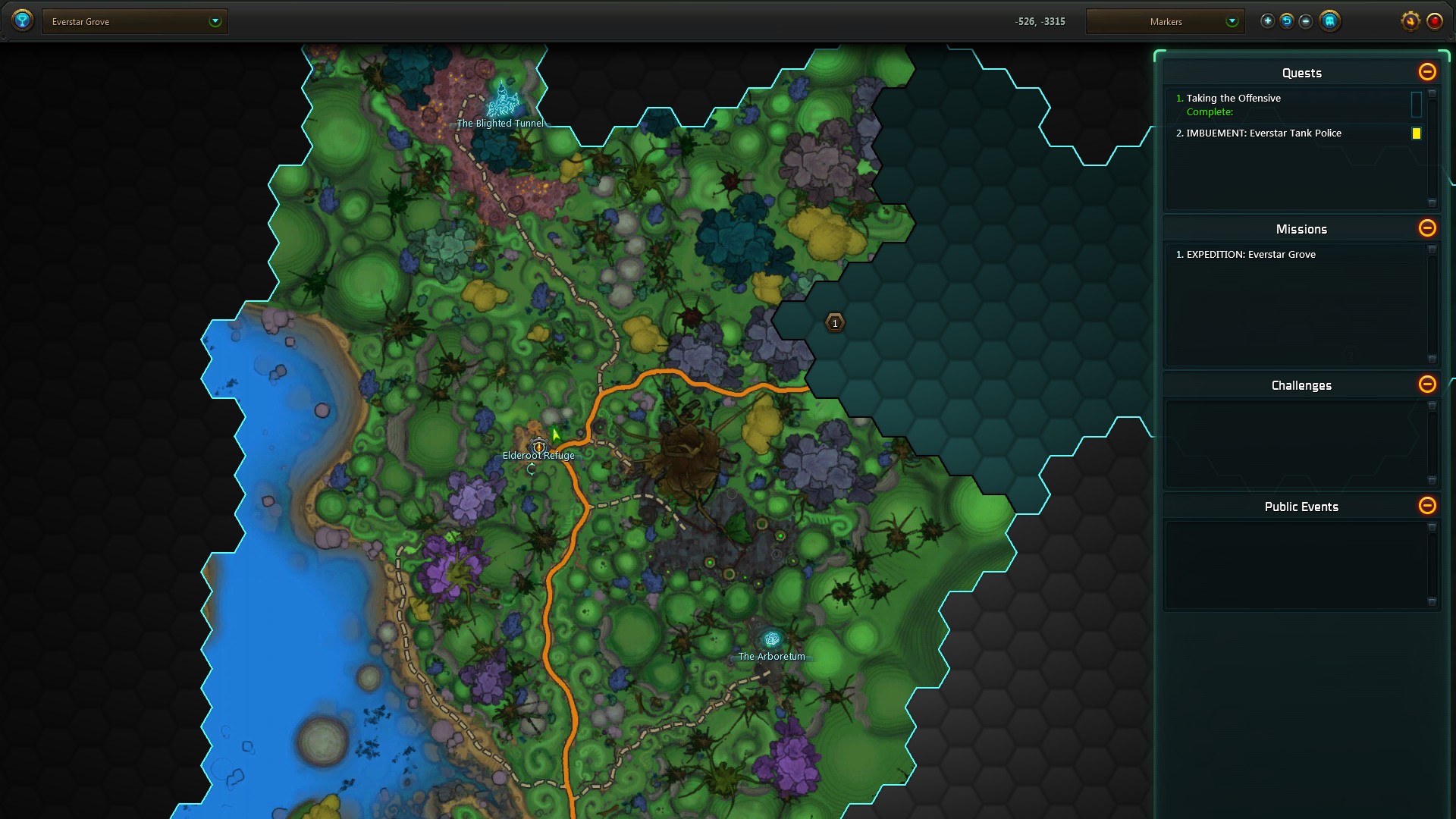The width and height of the screenshot is (1456, 819).
Task: Collapse the Quests section
Action: (1426, 72)
